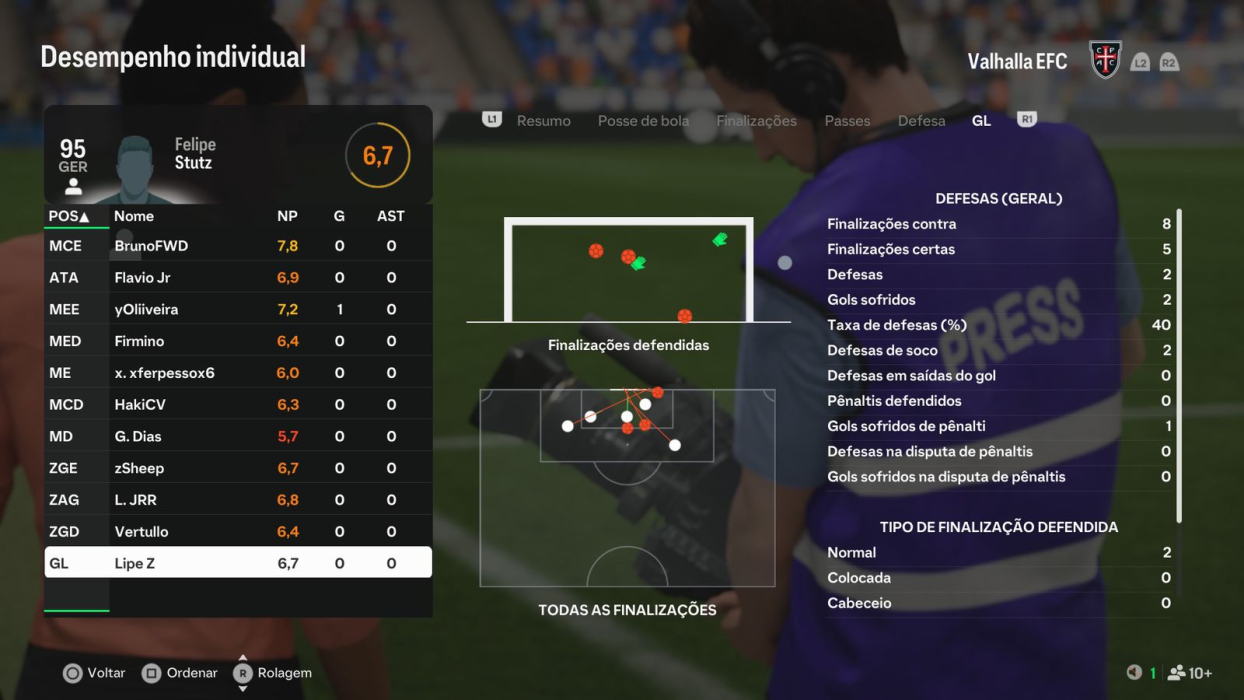This screenshot has width=1244, height=700.
Task: Open the Posse de bola tab
Action: coord(643,121)
